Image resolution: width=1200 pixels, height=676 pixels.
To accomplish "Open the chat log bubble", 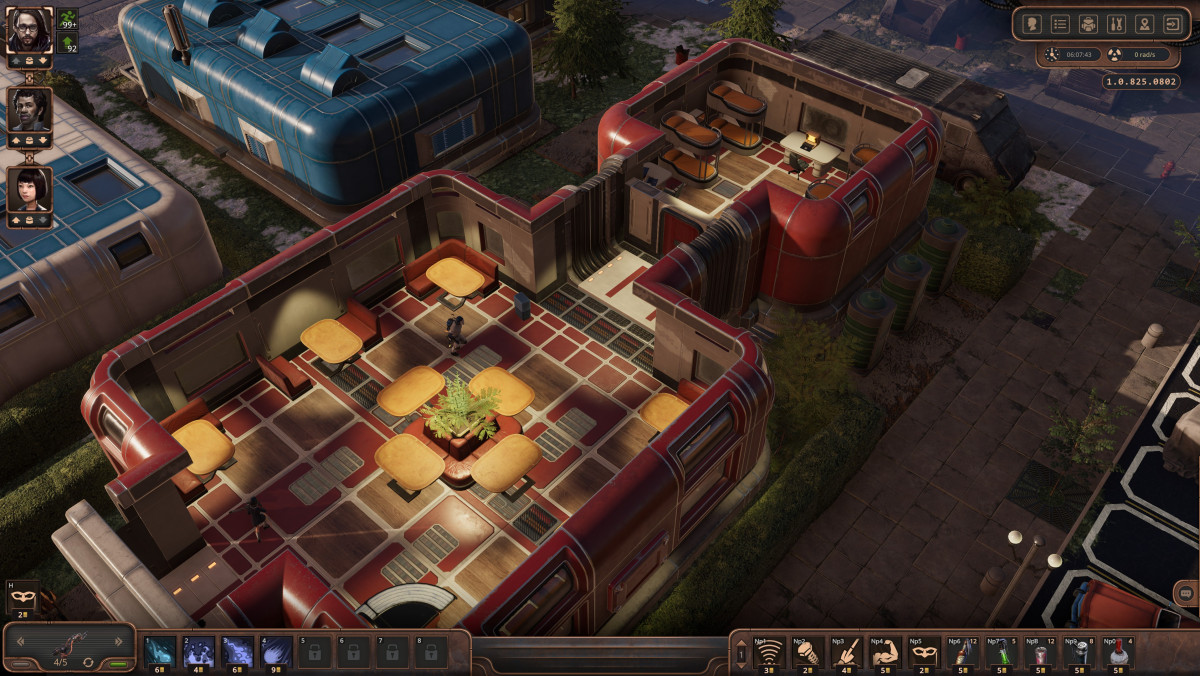I will point(1185,592).
